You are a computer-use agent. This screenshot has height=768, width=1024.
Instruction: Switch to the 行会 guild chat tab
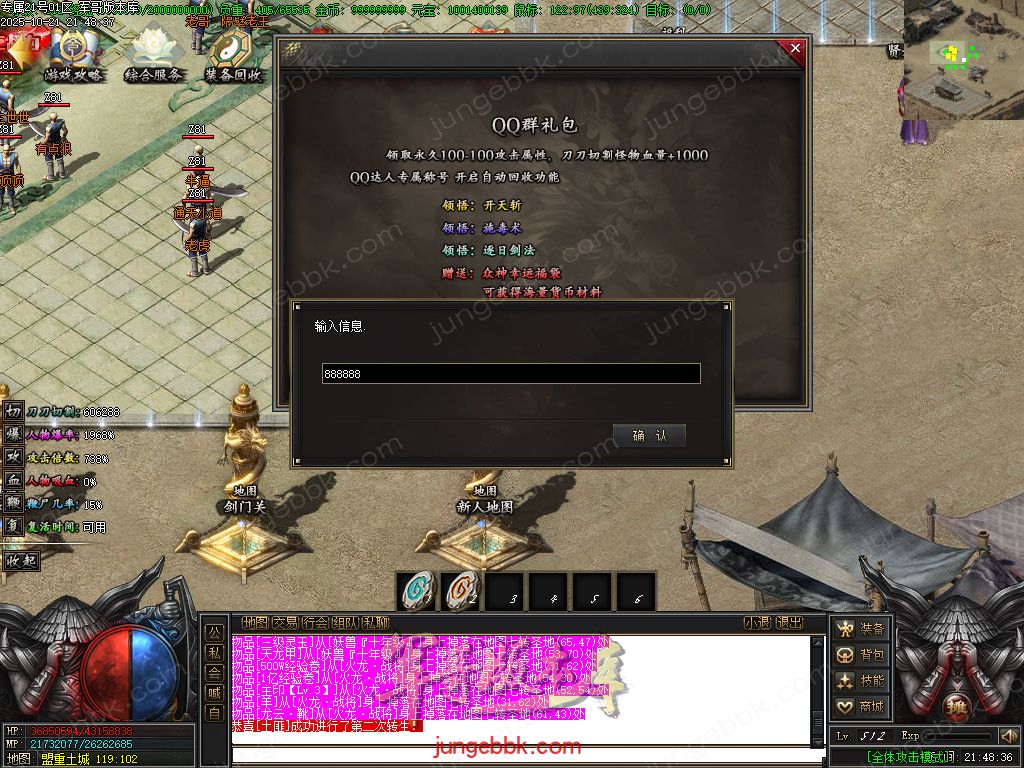[315, 622]
